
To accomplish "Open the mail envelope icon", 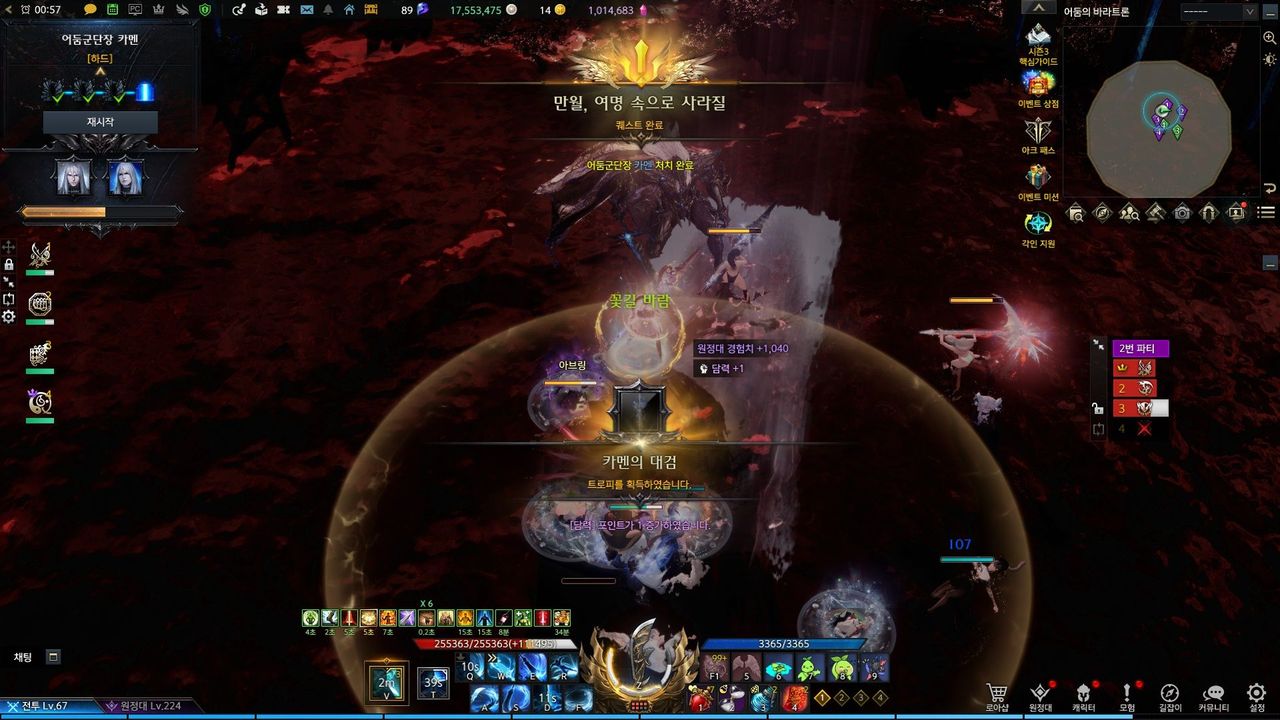I will (305, 10).
